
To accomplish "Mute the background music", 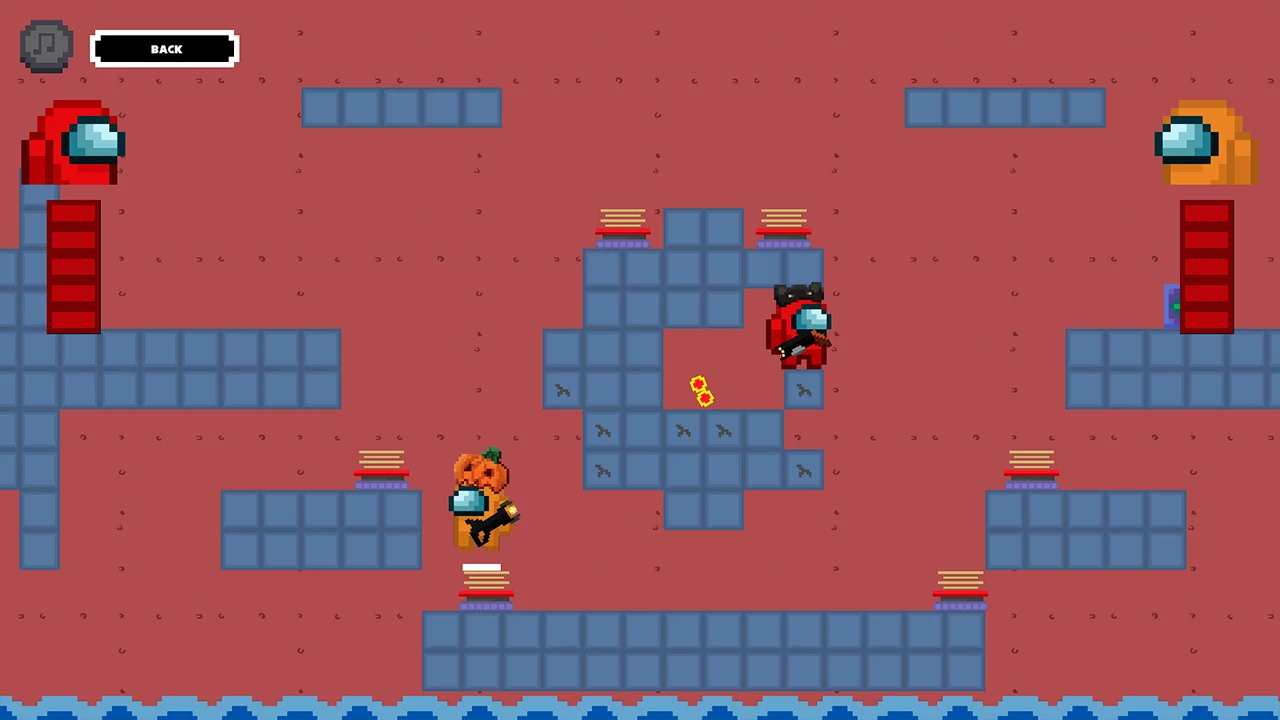I will tap(45, 46).
